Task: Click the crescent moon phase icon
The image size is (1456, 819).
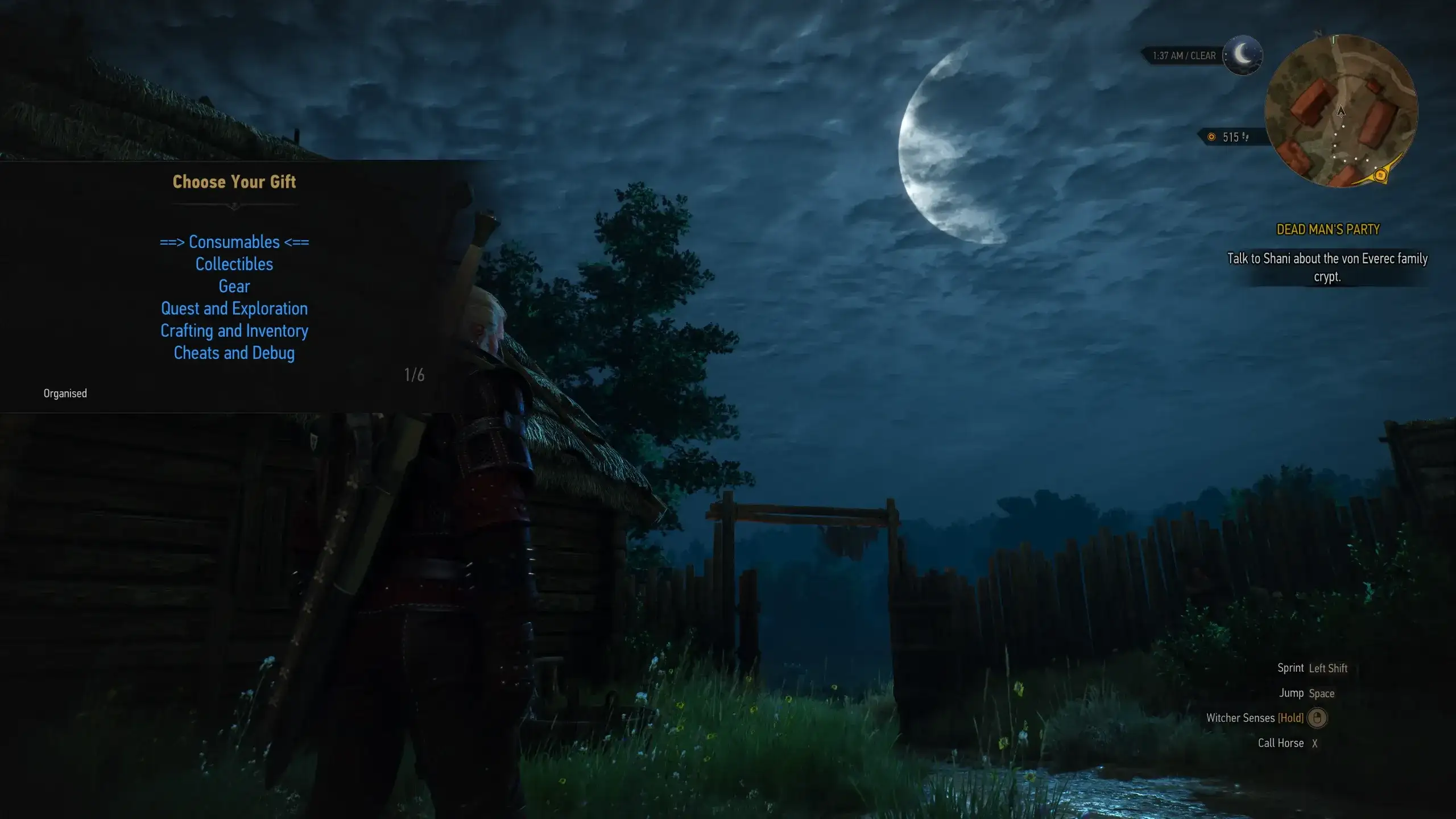Action: (1243, 55)
